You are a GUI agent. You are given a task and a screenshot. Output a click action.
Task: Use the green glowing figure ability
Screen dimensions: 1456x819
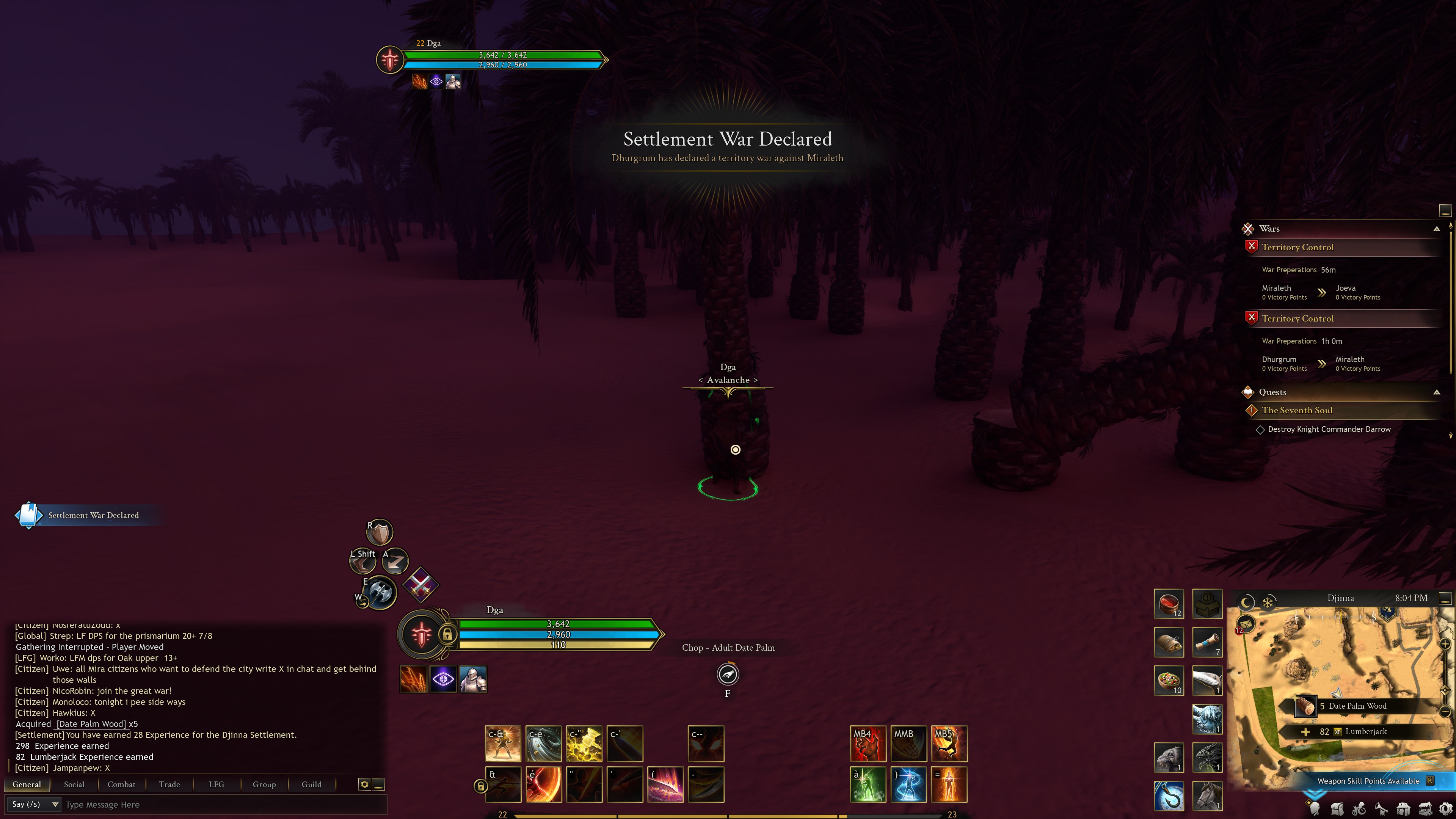tap(868, 784)
